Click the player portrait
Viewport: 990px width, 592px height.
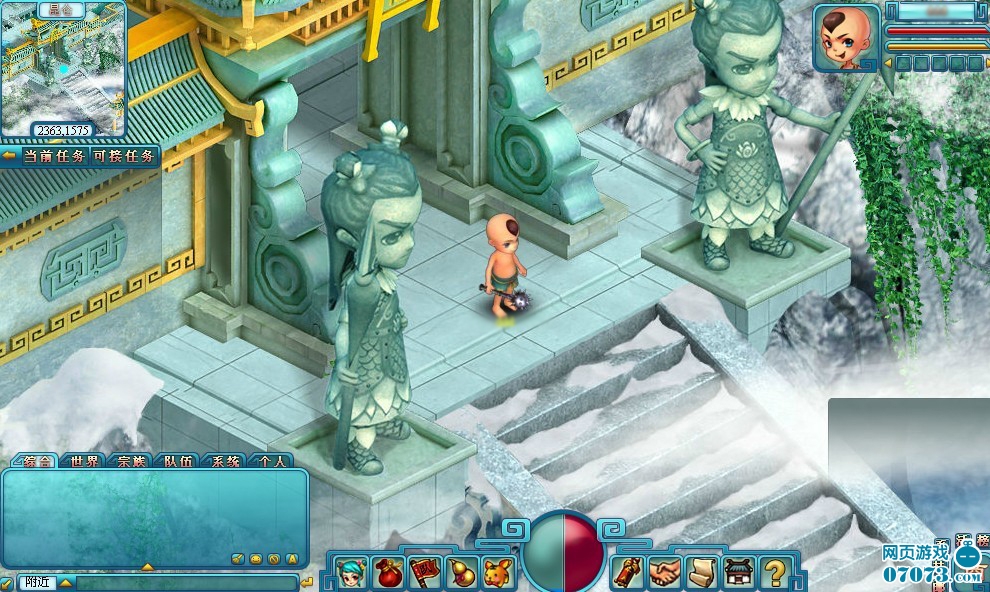click(x=844, y=38)
